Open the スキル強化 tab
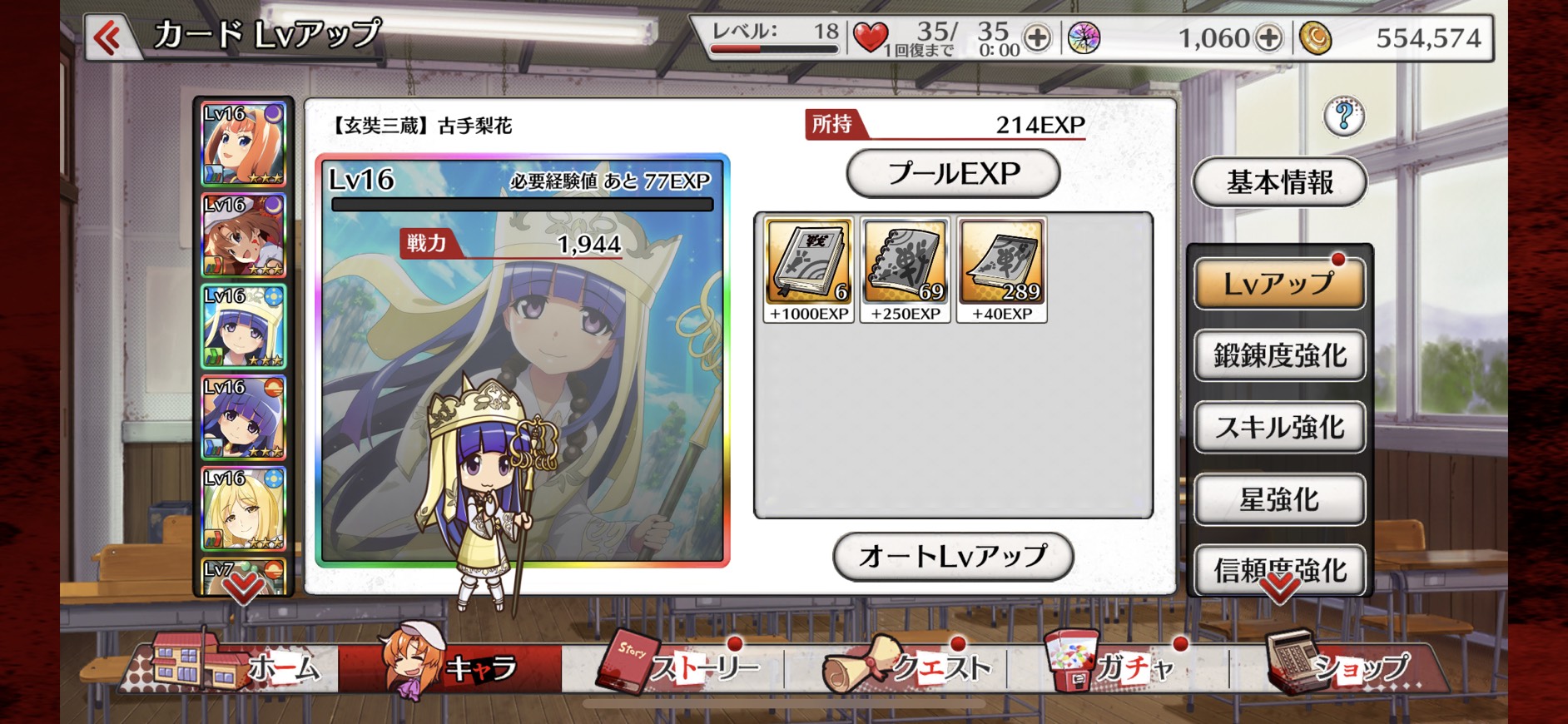Viewport: 1568px width, 724px height. click(1279, 428)
